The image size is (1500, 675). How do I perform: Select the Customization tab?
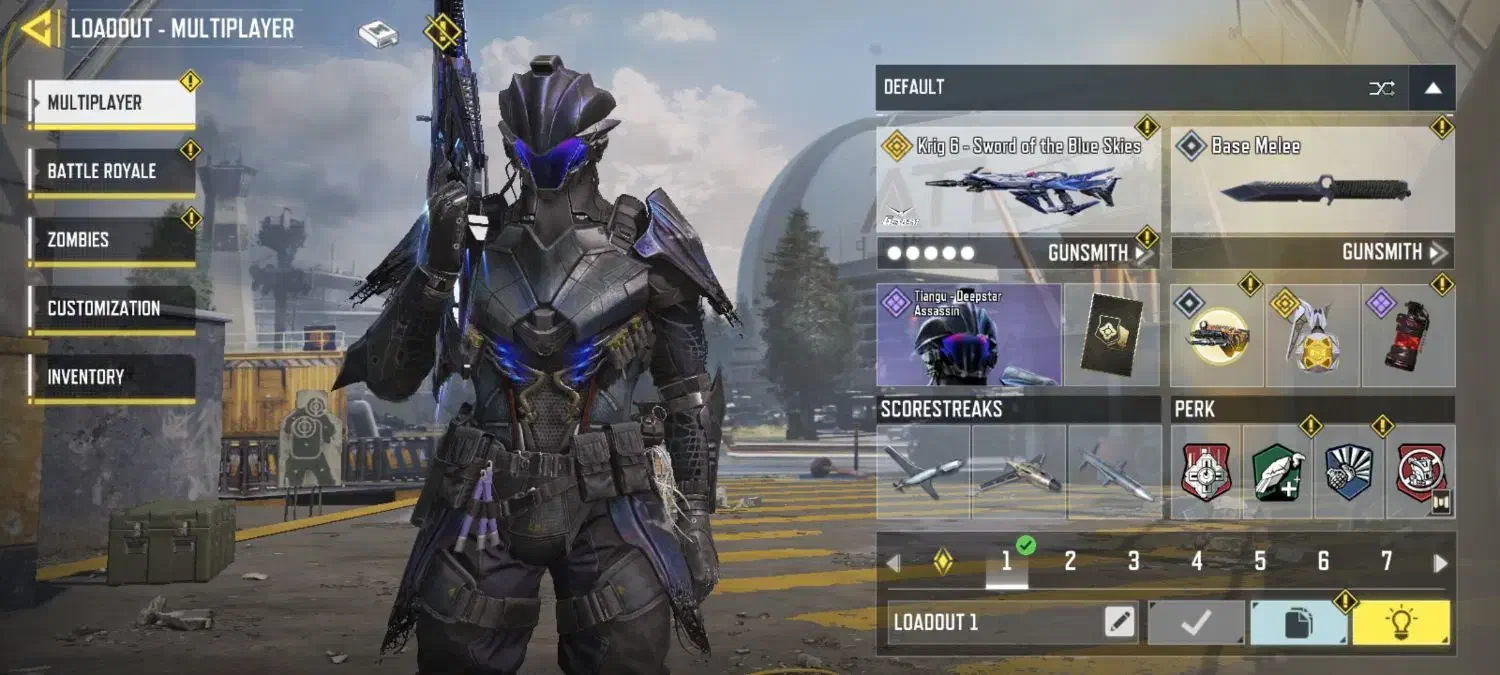(x=112, y=308)
